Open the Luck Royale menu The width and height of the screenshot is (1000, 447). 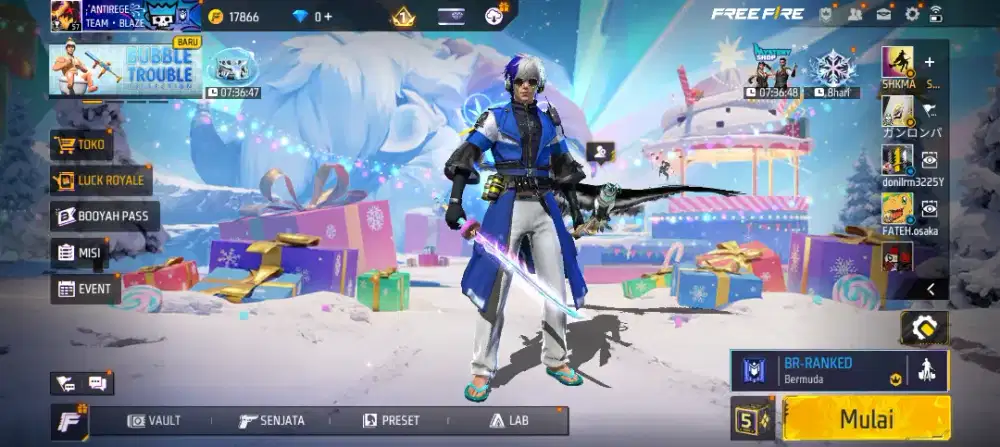(101, 181)
